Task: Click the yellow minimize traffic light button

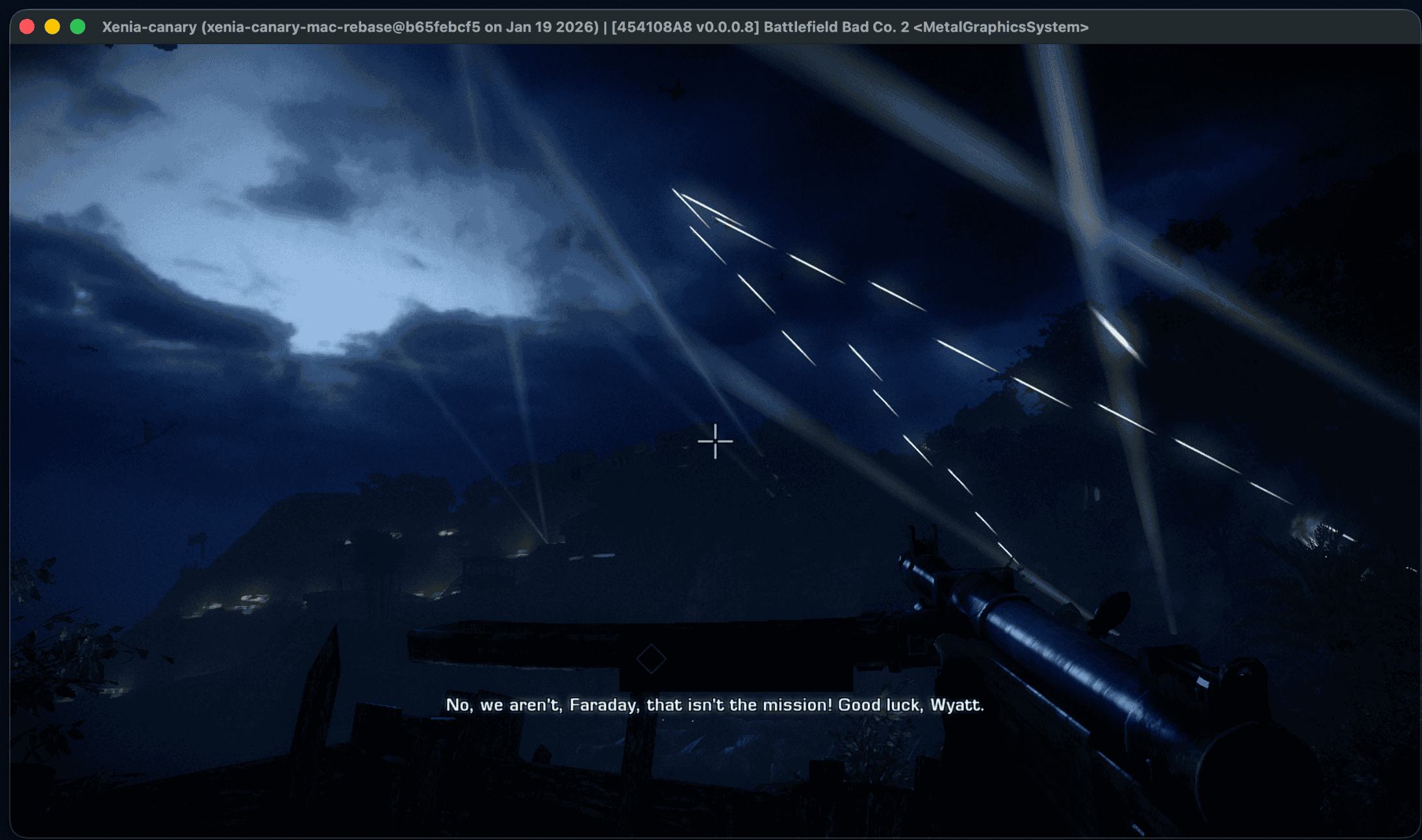Action: tap(52, 27)
